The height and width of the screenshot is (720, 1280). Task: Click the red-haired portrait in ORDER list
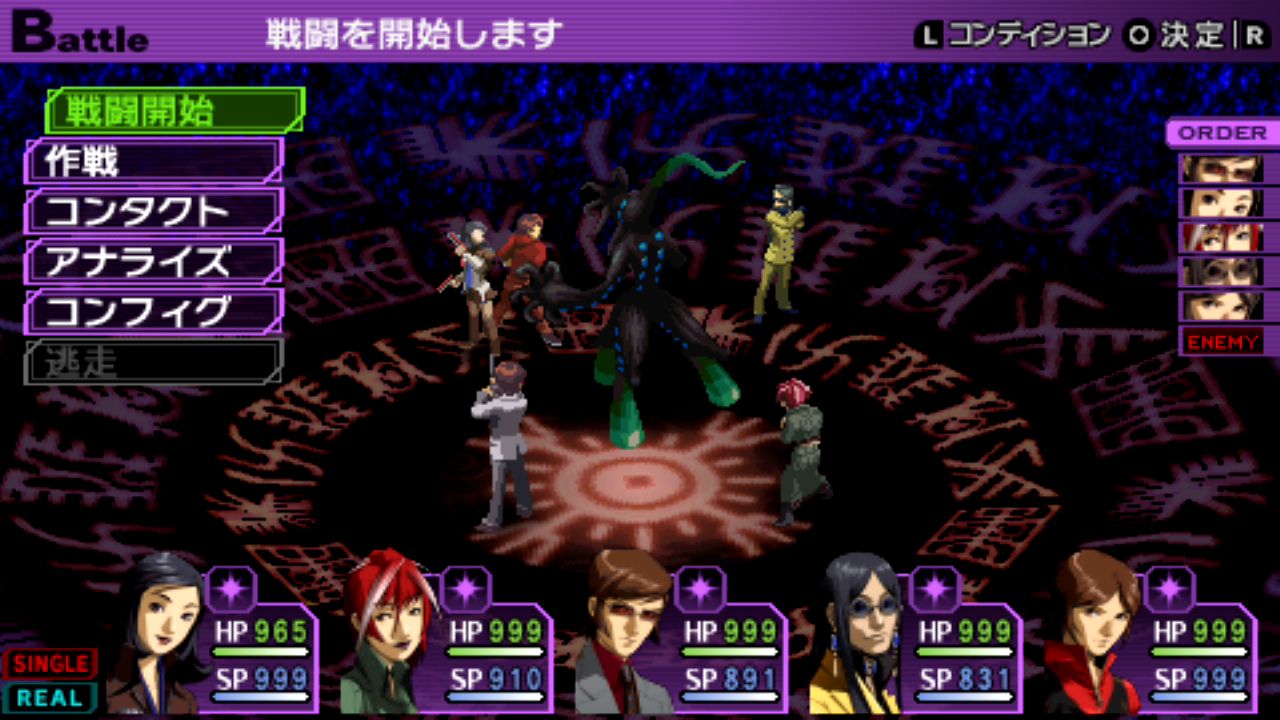(1221, 237)
